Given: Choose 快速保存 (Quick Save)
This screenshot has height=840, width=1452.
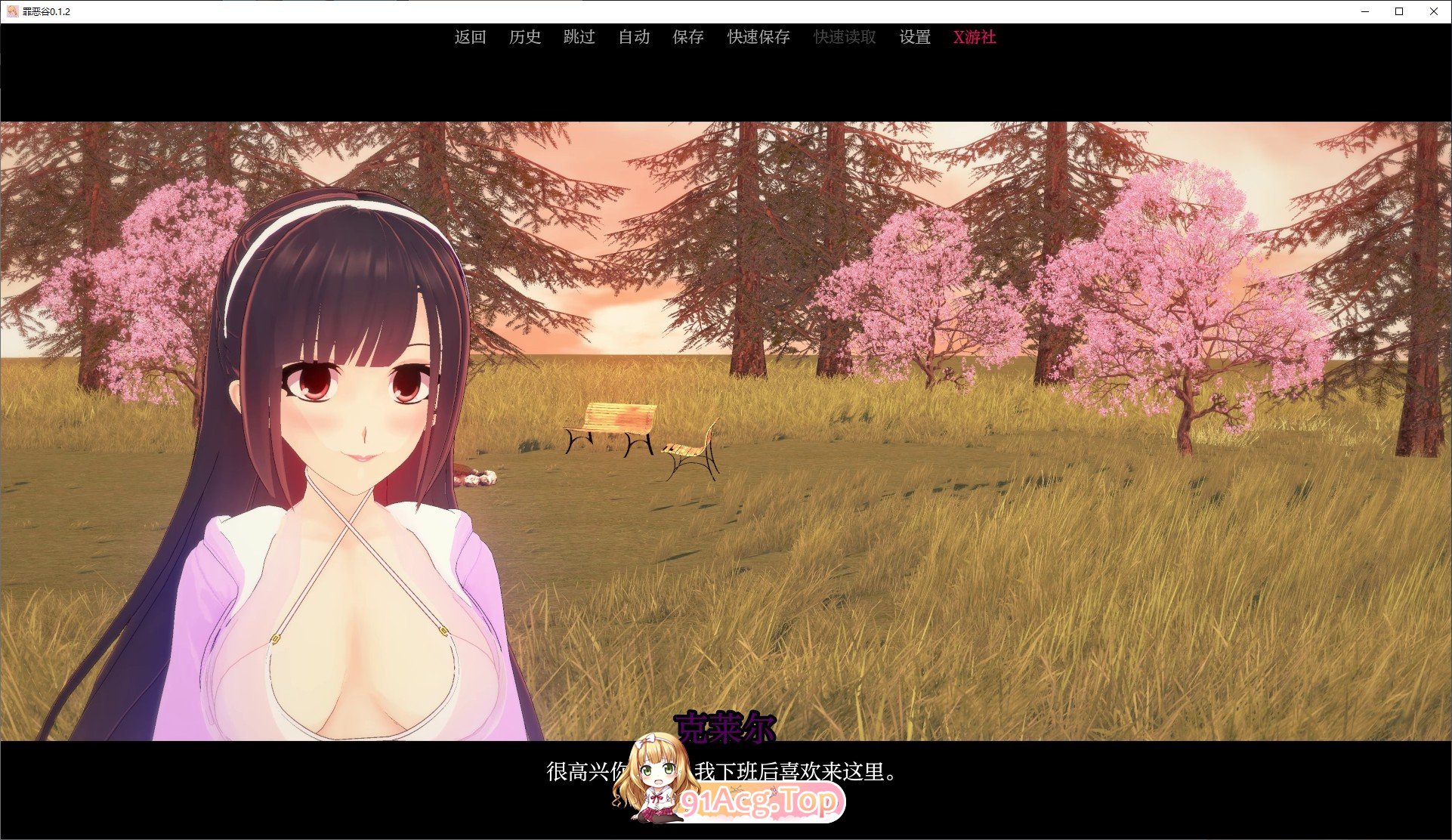Looking at the screenshot, I should pos(758,37).
